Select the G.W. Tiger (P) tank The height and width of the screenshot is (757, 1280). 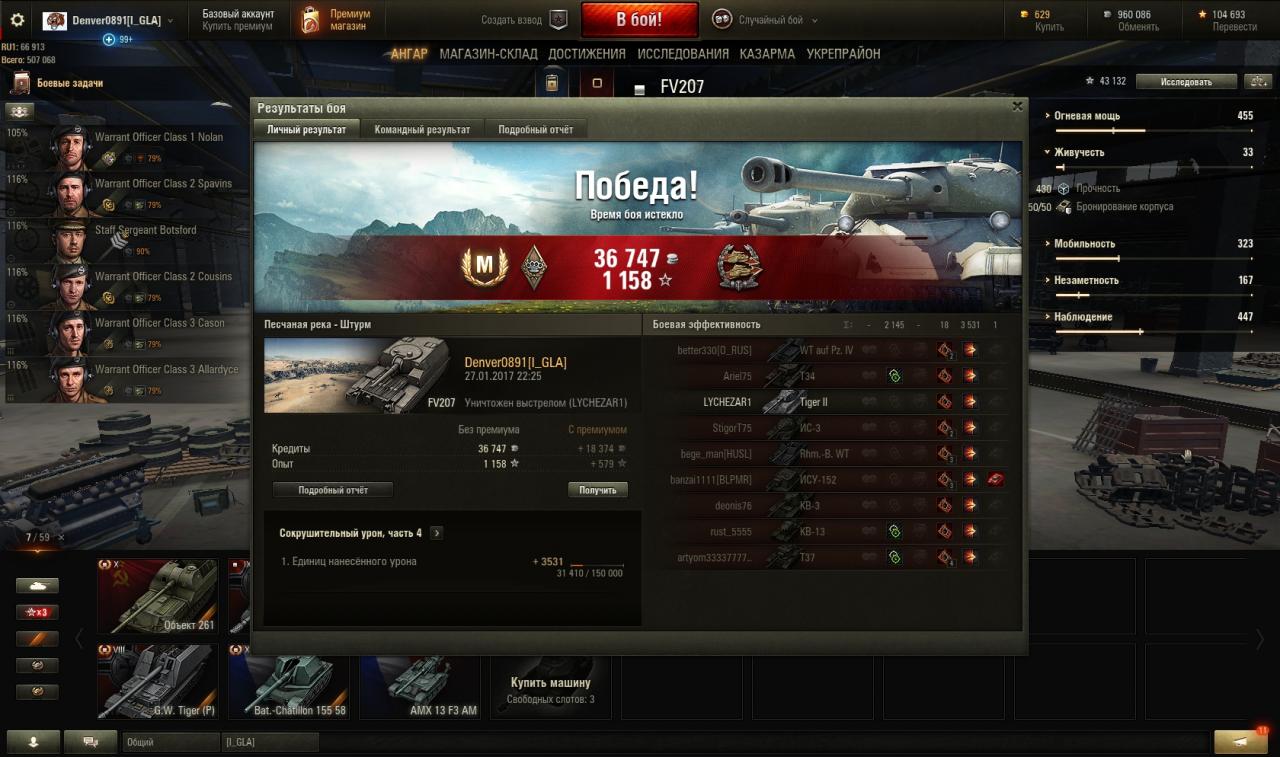[158, 681]
